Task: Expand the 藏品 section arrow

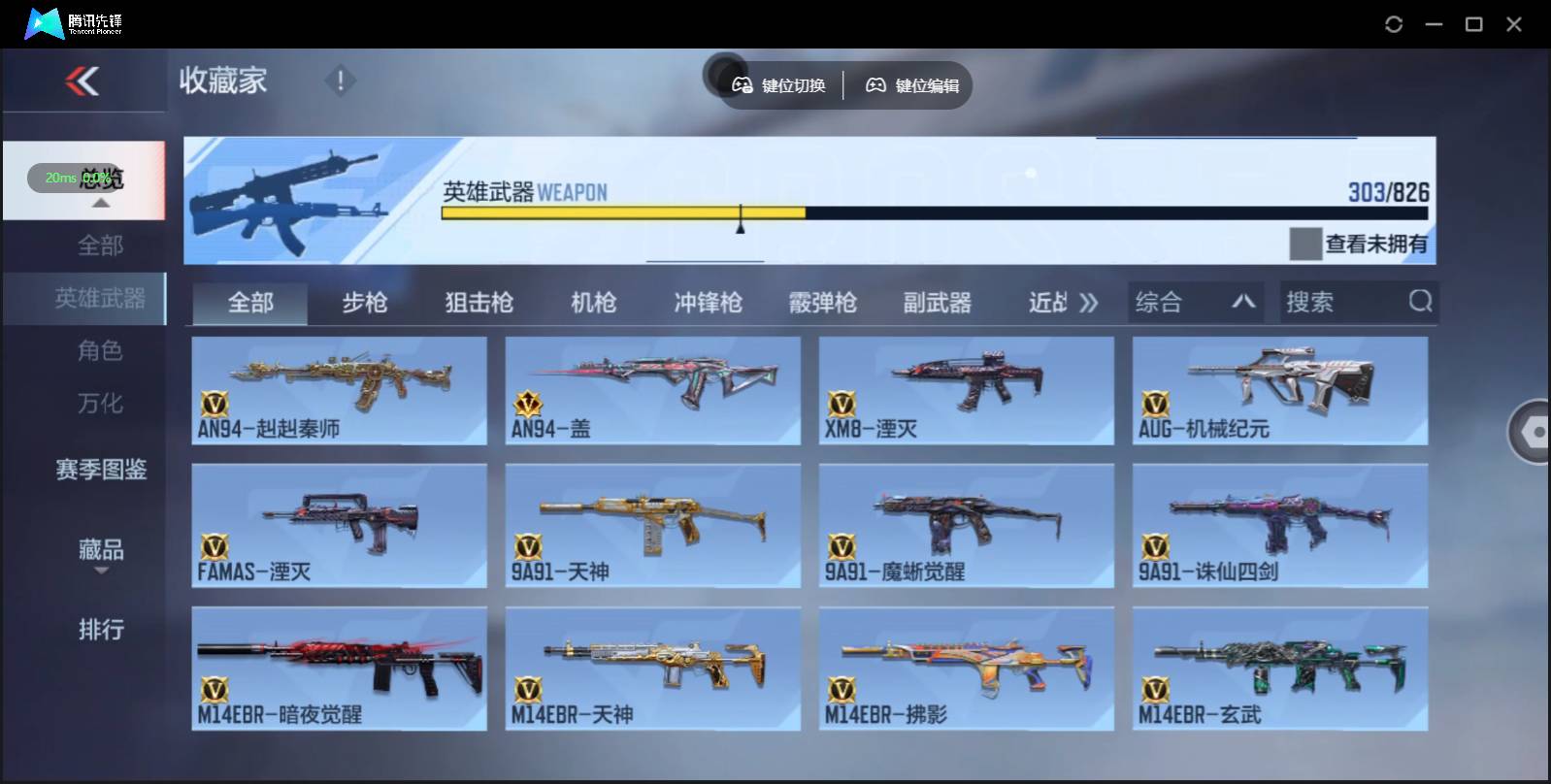Action: 101,572
